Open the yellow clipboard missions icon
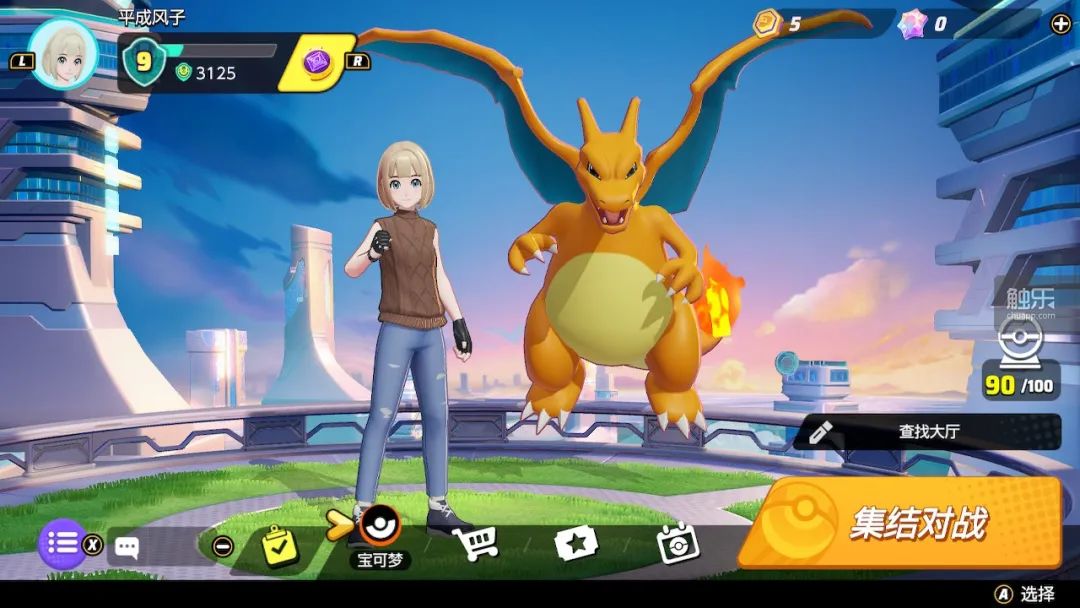The width and height of the screenshot is (1080, 608). [280, 546]
